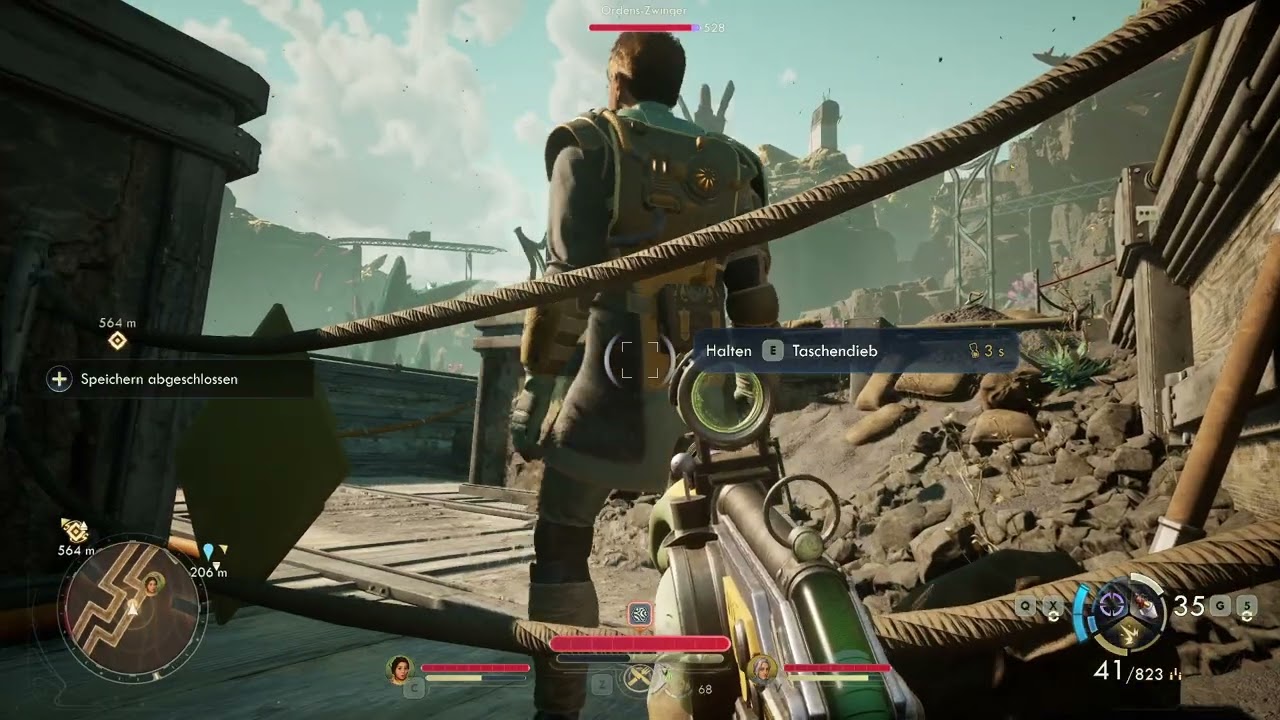Select the diamond quest waypoint marker
Viewport: 1280px width, 720px height.
(x=117, y=341)
